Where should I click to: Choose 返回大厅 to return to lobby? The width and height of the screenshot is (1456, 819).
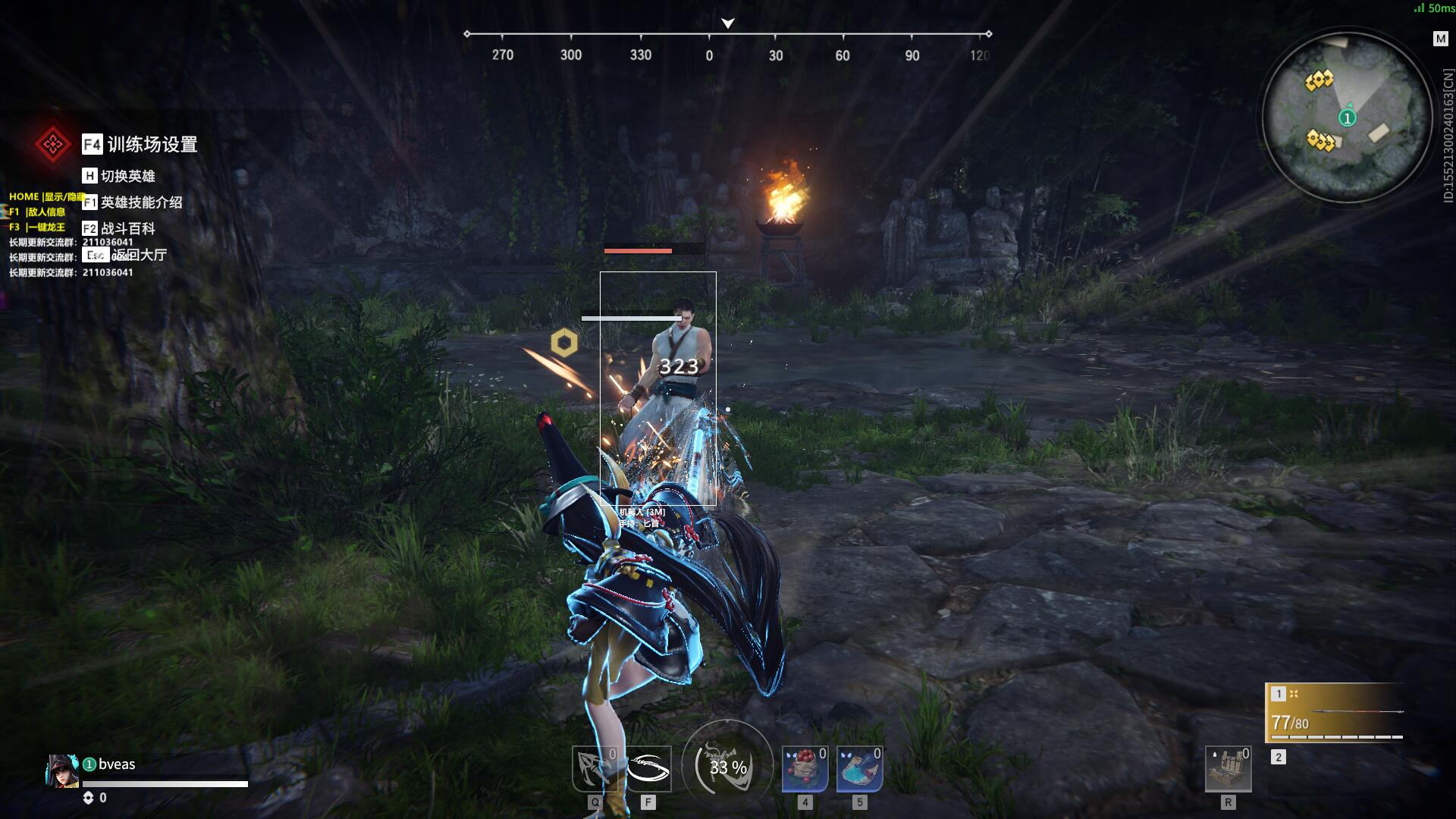click(140, 255)
